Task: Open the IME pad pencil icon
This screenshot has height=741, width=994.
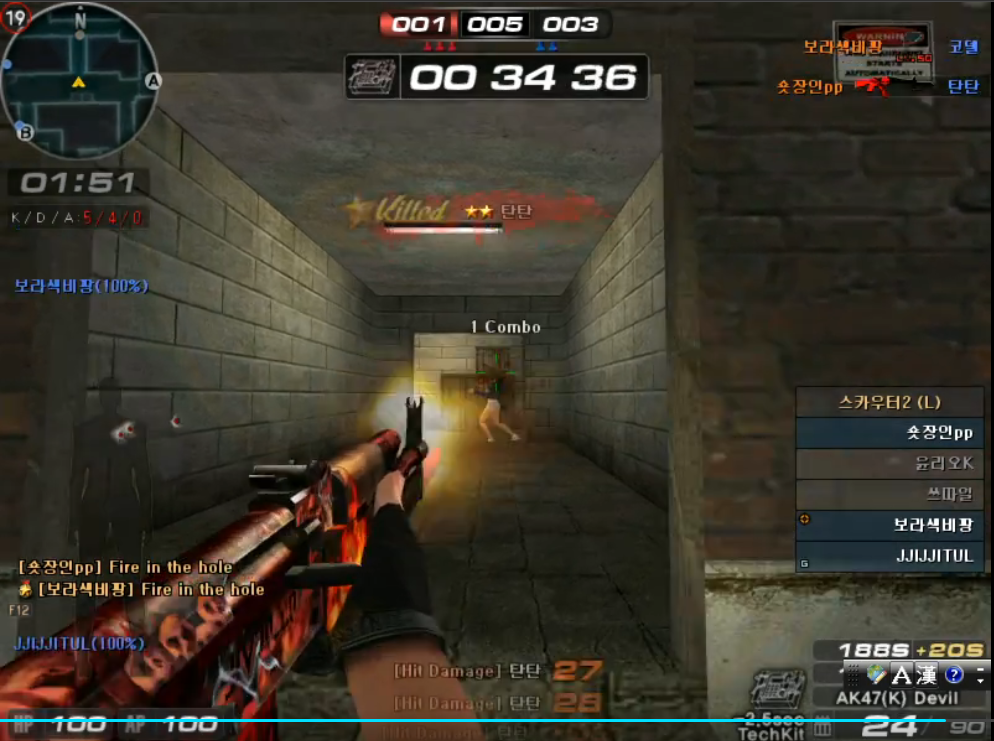Action: pyautogui.click(x=876, y=675)
